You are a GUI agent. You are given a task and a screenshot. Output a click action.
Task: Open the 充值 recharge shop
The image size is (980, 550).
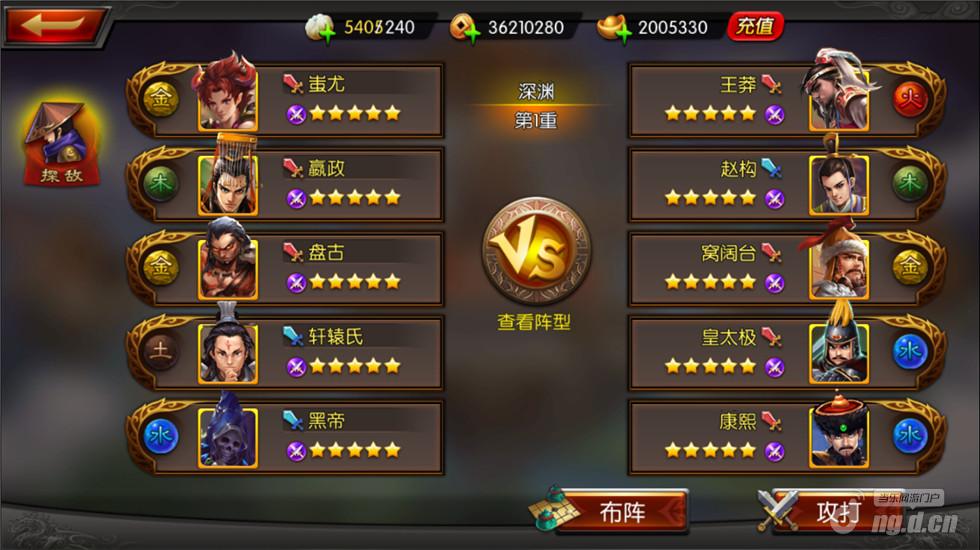coord(755,27)
